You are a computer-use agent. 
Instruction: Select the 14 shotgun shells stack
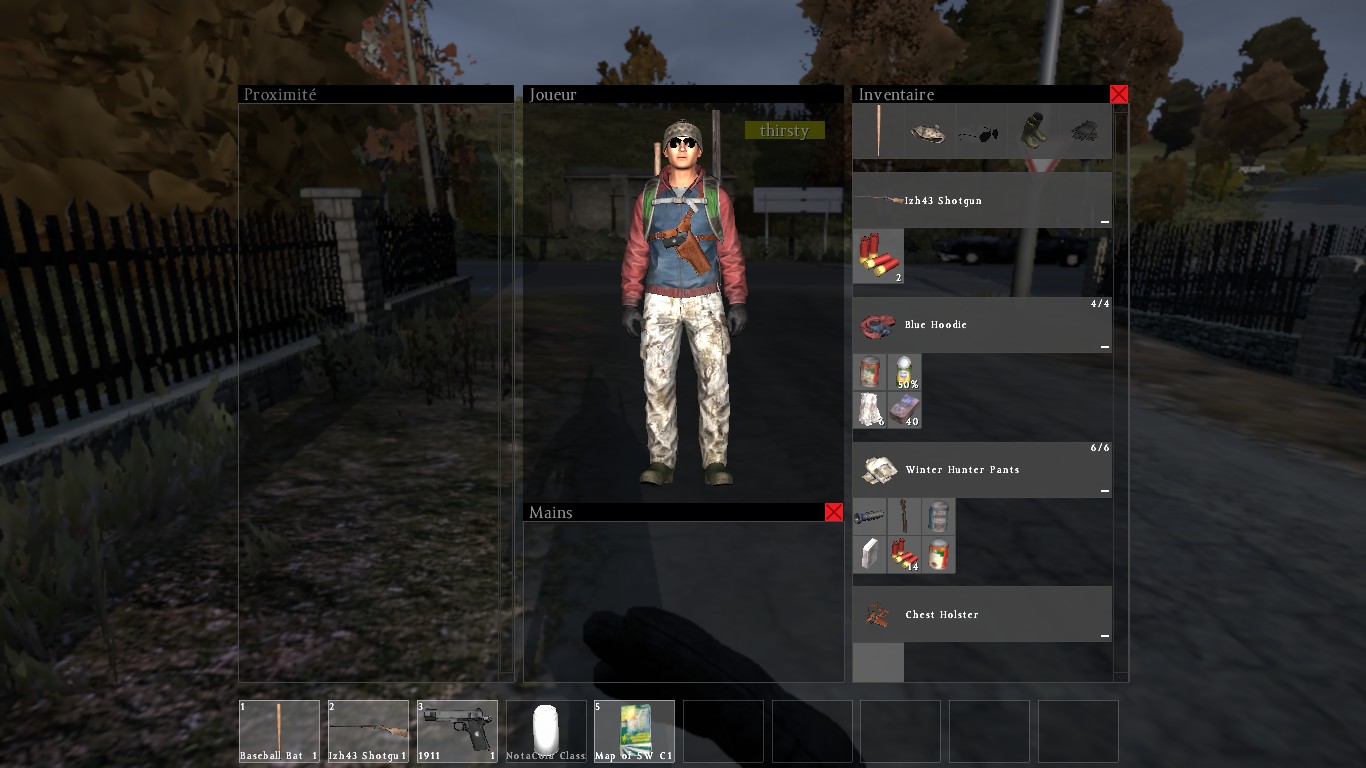click(904, 555)
